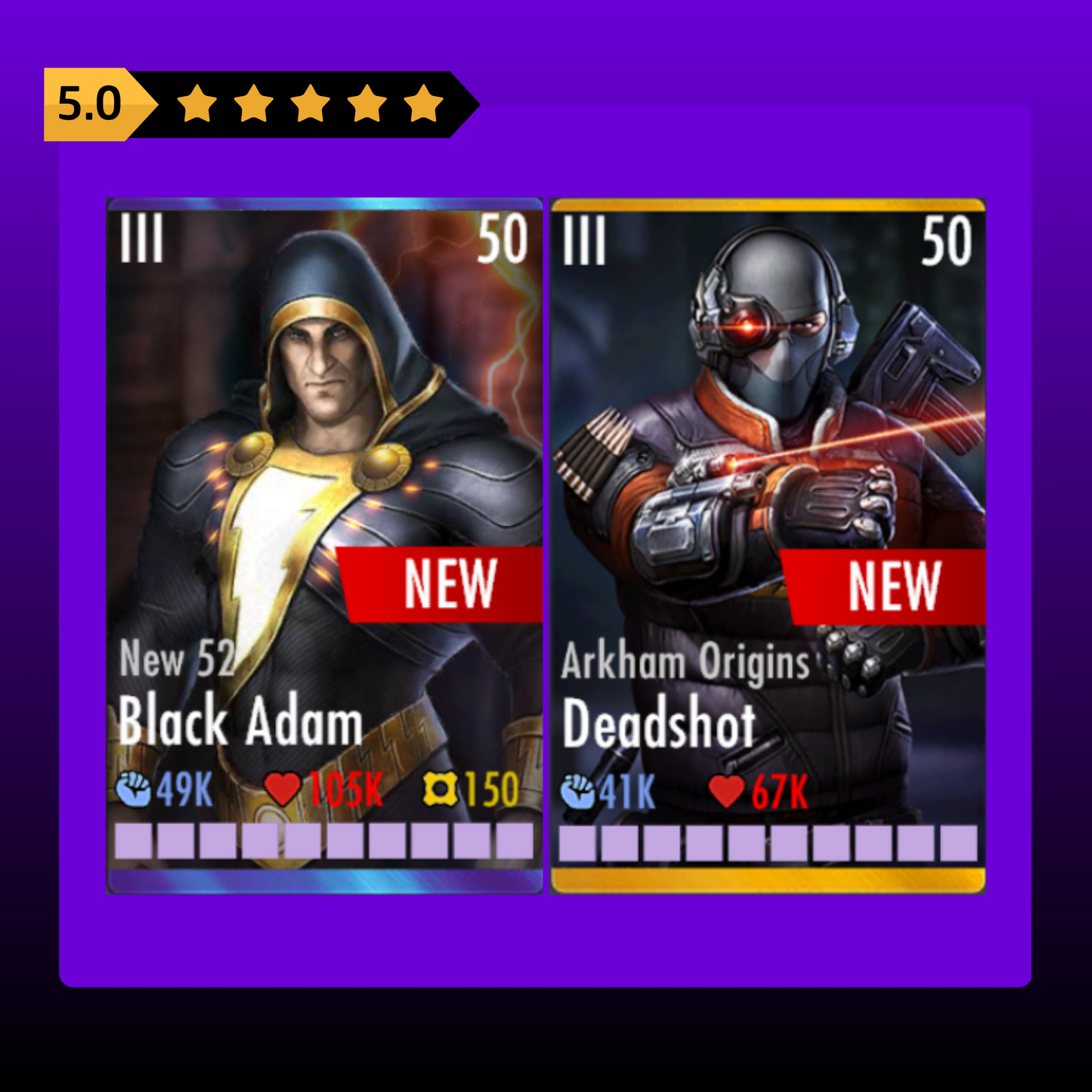Click the promotion progress bar under Black Adam's stats
Viewport: 1092px width, 1092px height.
pyautogui.click(x=321, y=839)
